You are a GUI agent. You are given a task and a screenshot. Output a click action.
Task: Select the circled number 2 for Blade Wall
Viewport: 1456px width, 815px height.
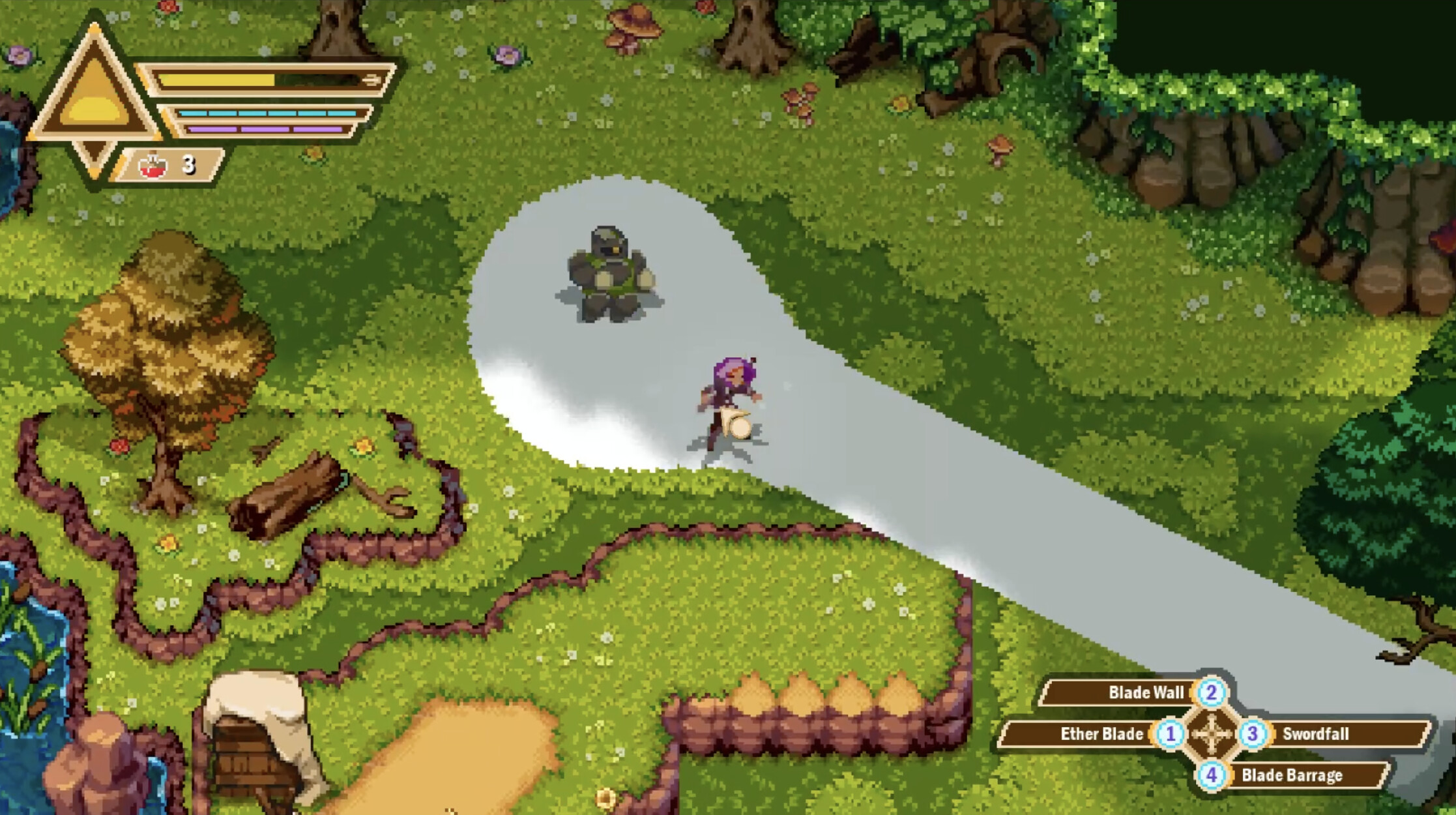click(1210, 692)
